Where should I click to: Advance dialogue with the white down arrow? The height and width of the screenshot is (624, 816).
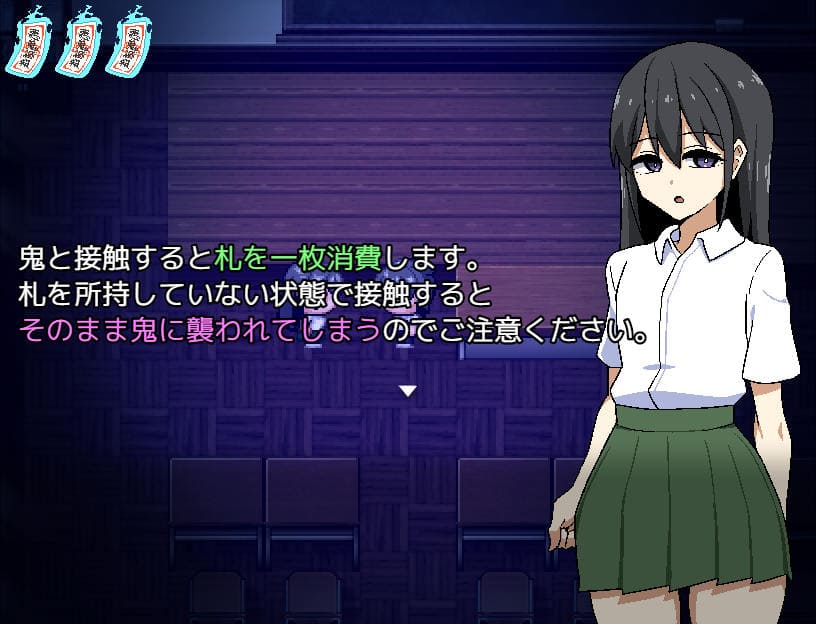pos(407,391)
